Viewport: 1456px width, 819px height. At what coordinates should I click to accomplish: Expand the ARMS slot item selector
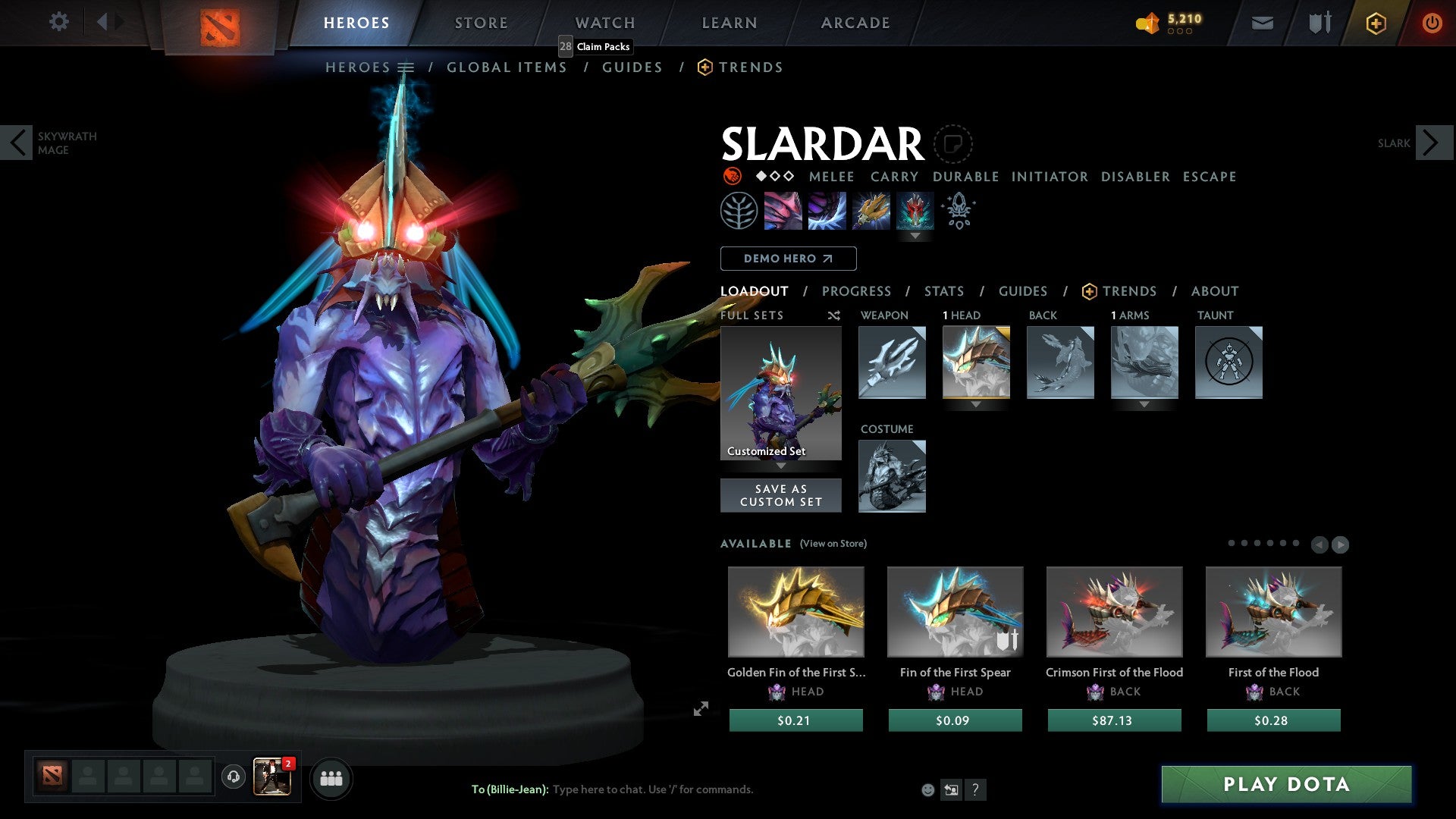tap(1144, 405)
